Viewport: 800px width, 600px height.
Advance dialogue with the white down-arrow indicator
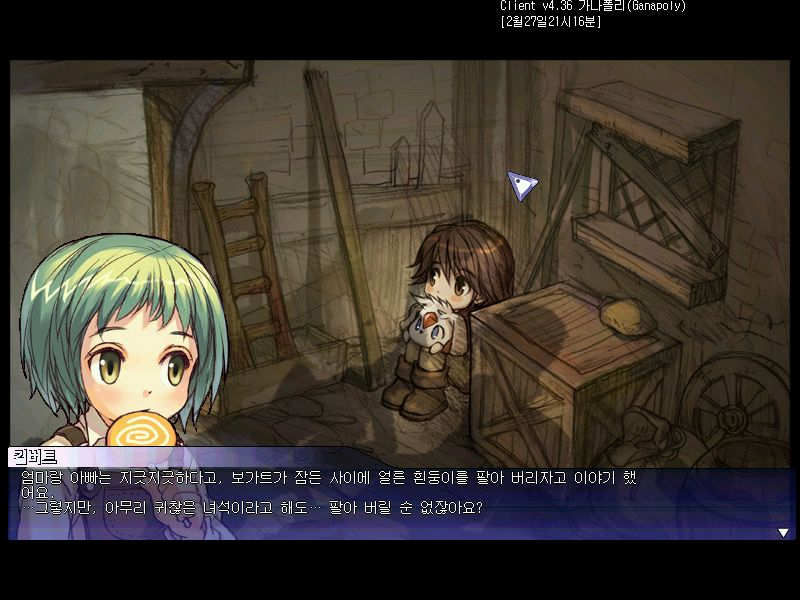coord(783,533)
